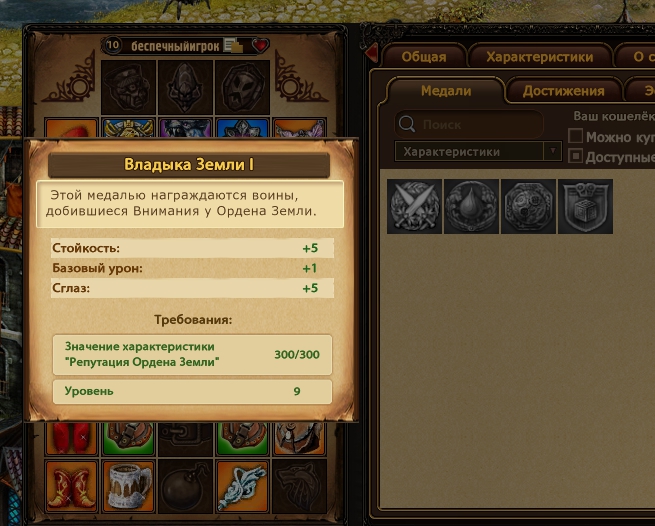Screen dimensions: 655x526
Task: Toggle the Можно купить checkbox
Action: [575, 136]
